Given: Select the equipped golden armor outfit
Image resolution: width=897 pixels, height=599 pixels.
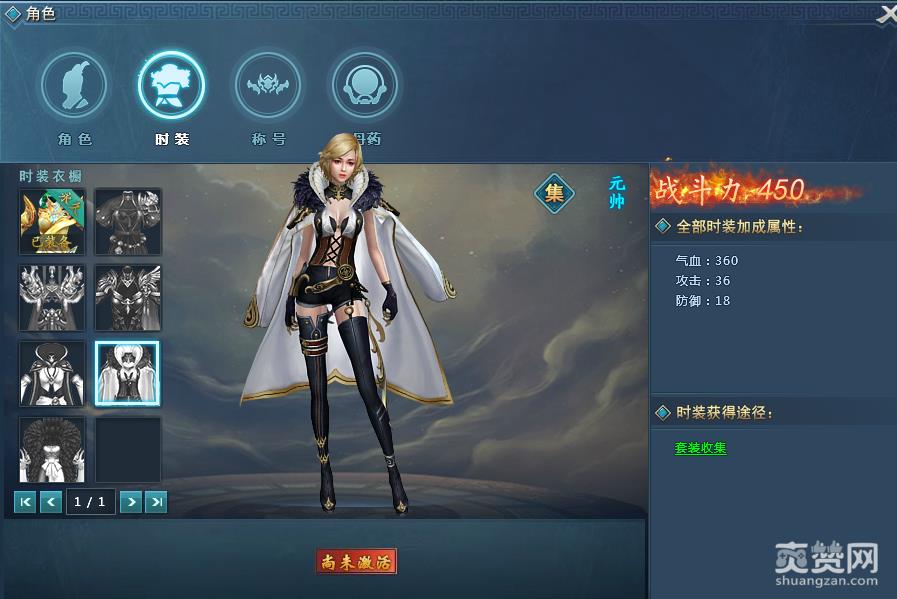Looking at the screenshot, I should 53,220.
